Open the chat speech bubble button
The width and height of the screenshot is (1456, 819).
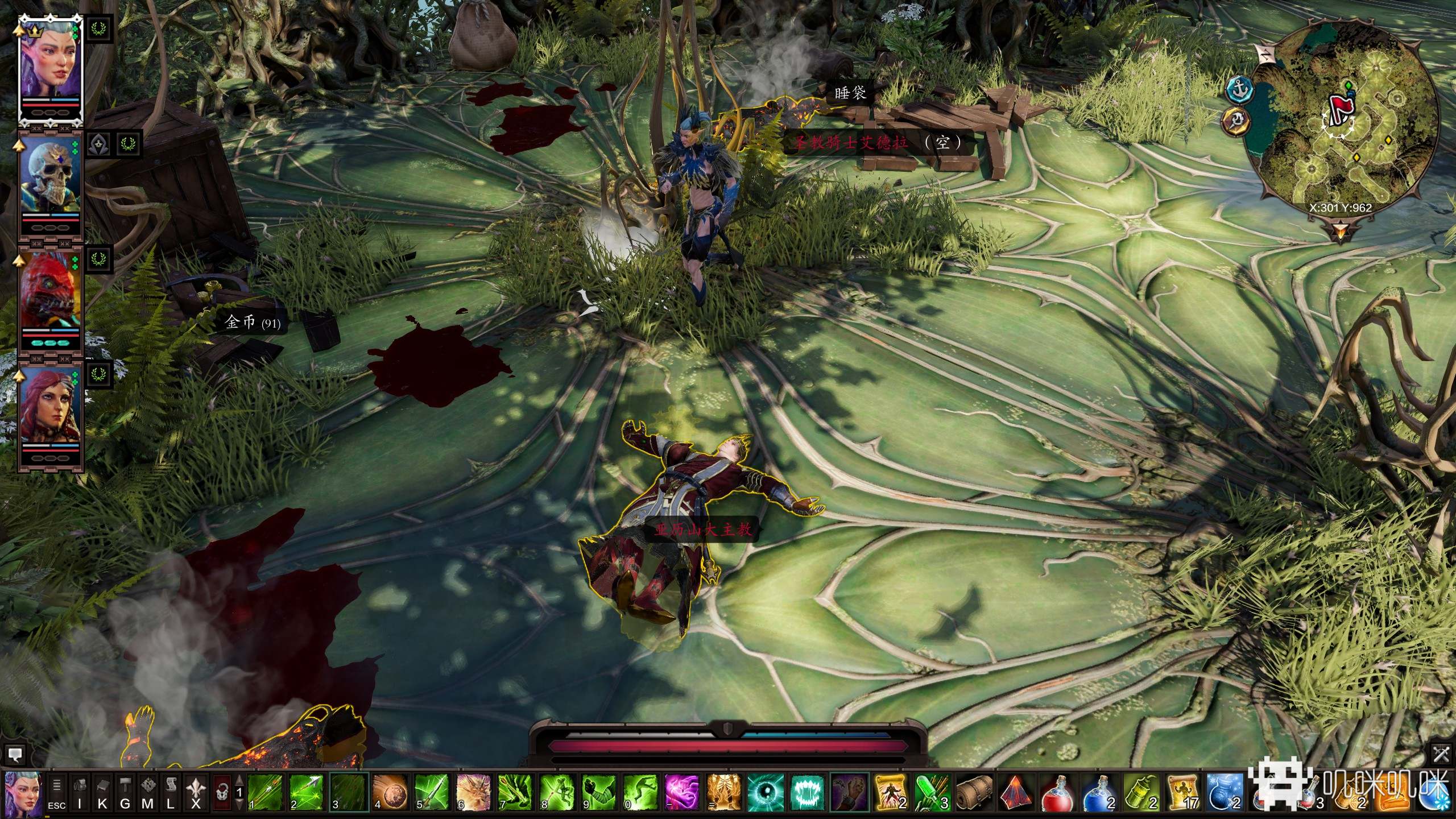tap(15, 755)
